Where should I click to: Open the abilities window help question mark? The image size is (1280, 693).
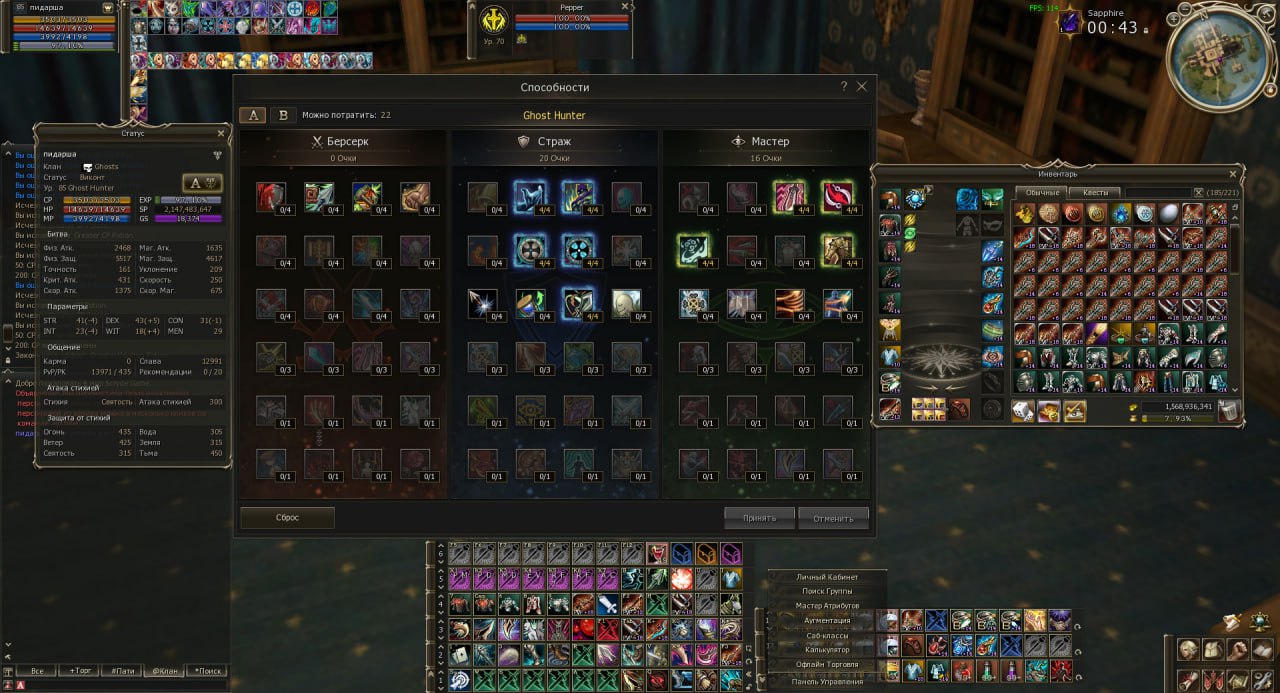(x=844, y=87)
